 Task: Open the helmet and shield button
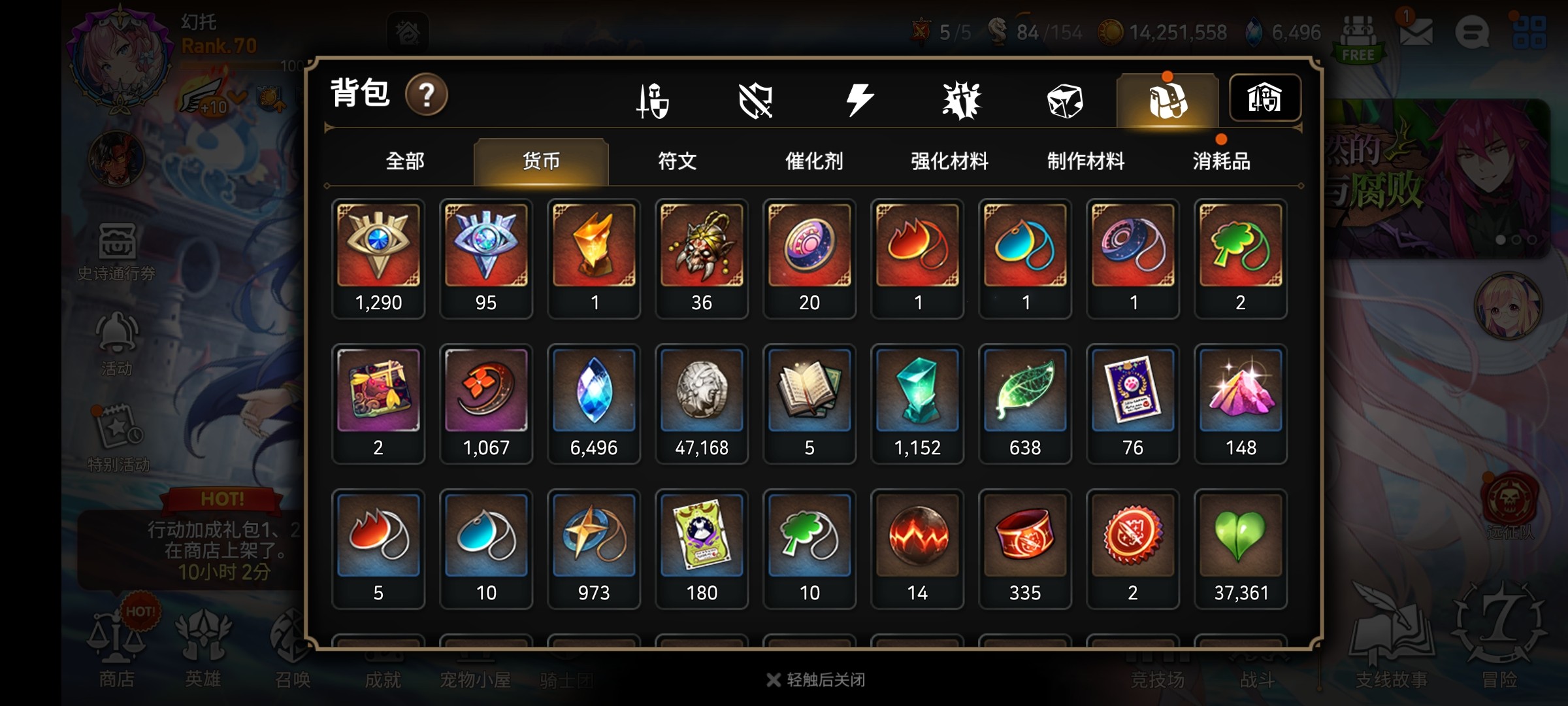tap(1264, 99)
